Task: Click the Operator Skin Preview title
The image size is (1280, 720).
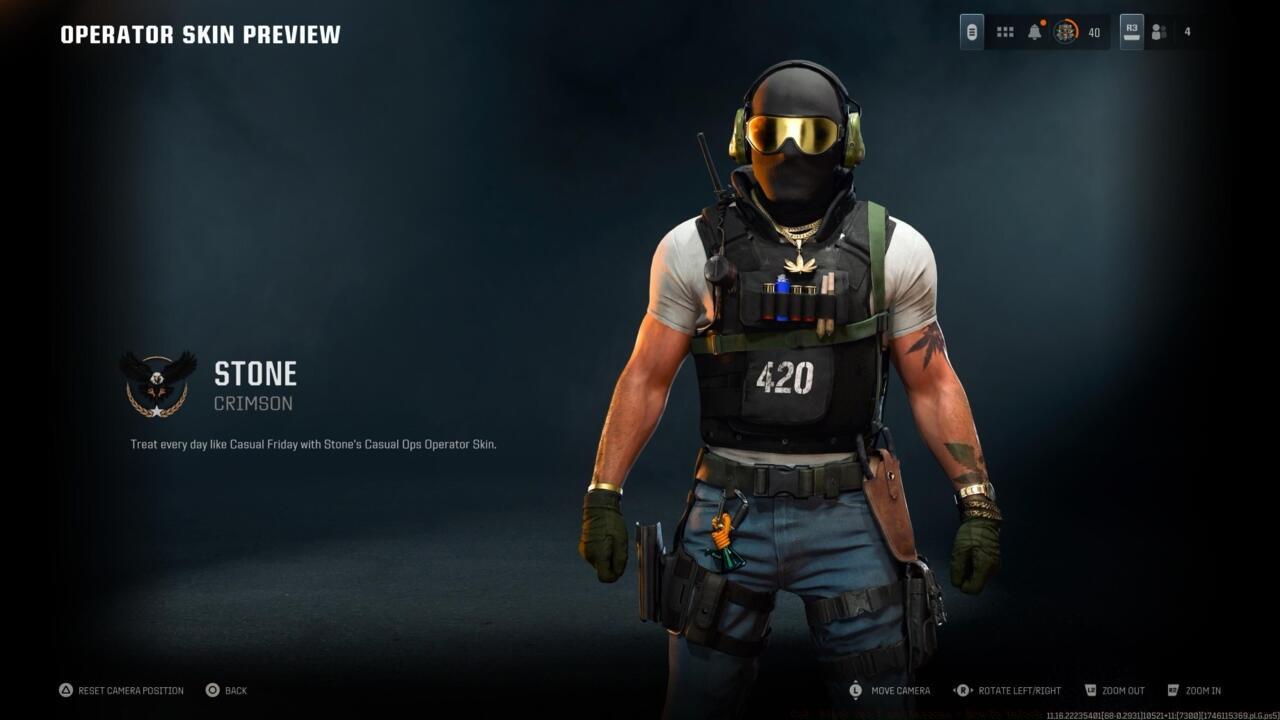Action: 198,33
